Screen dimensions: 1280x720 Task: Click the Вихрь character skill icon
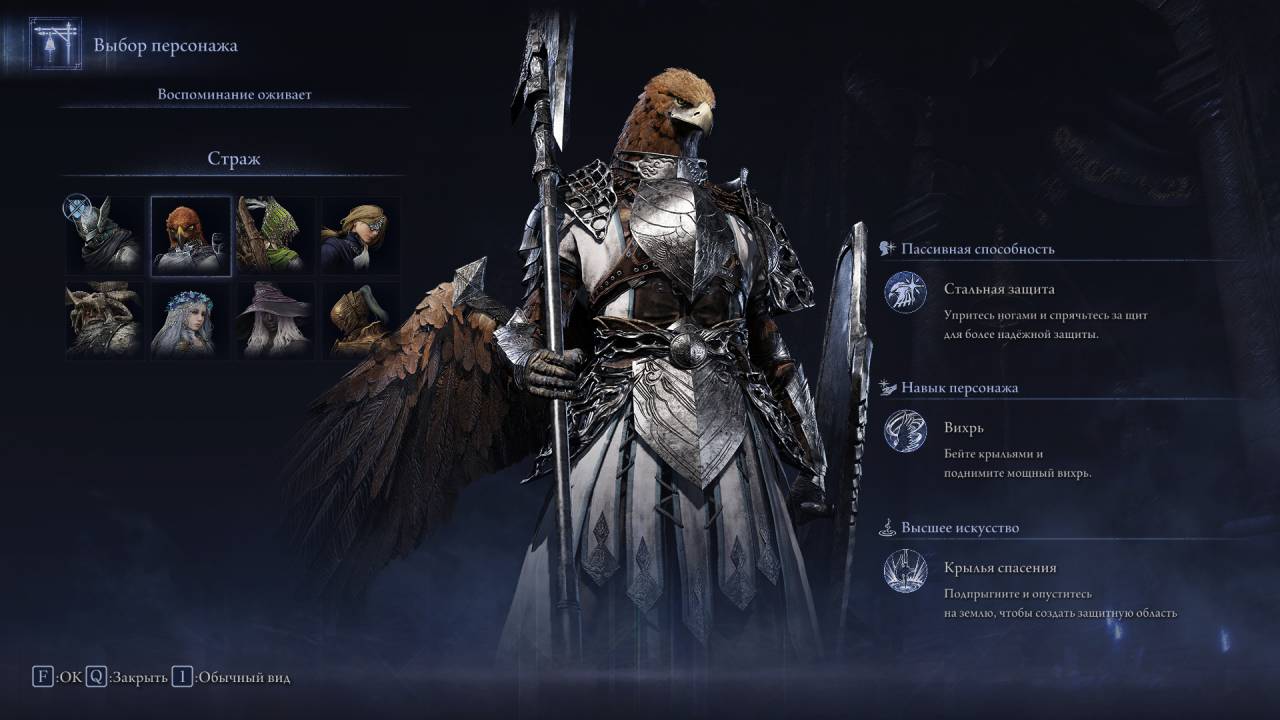(x=905, y=433)
